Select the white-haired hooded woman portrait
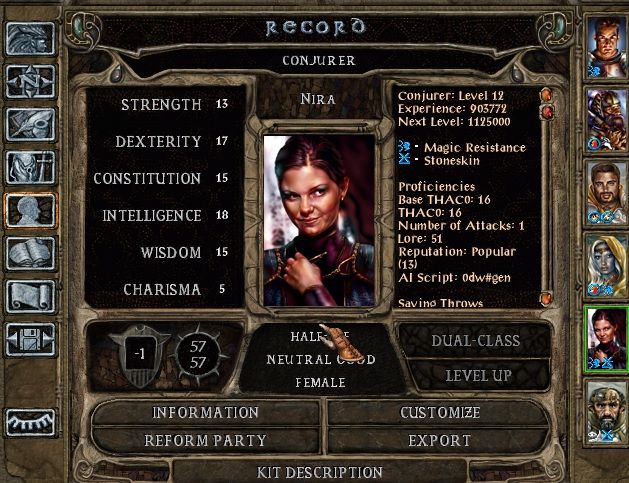Screen dimensions: 629x483 [606, 262]
